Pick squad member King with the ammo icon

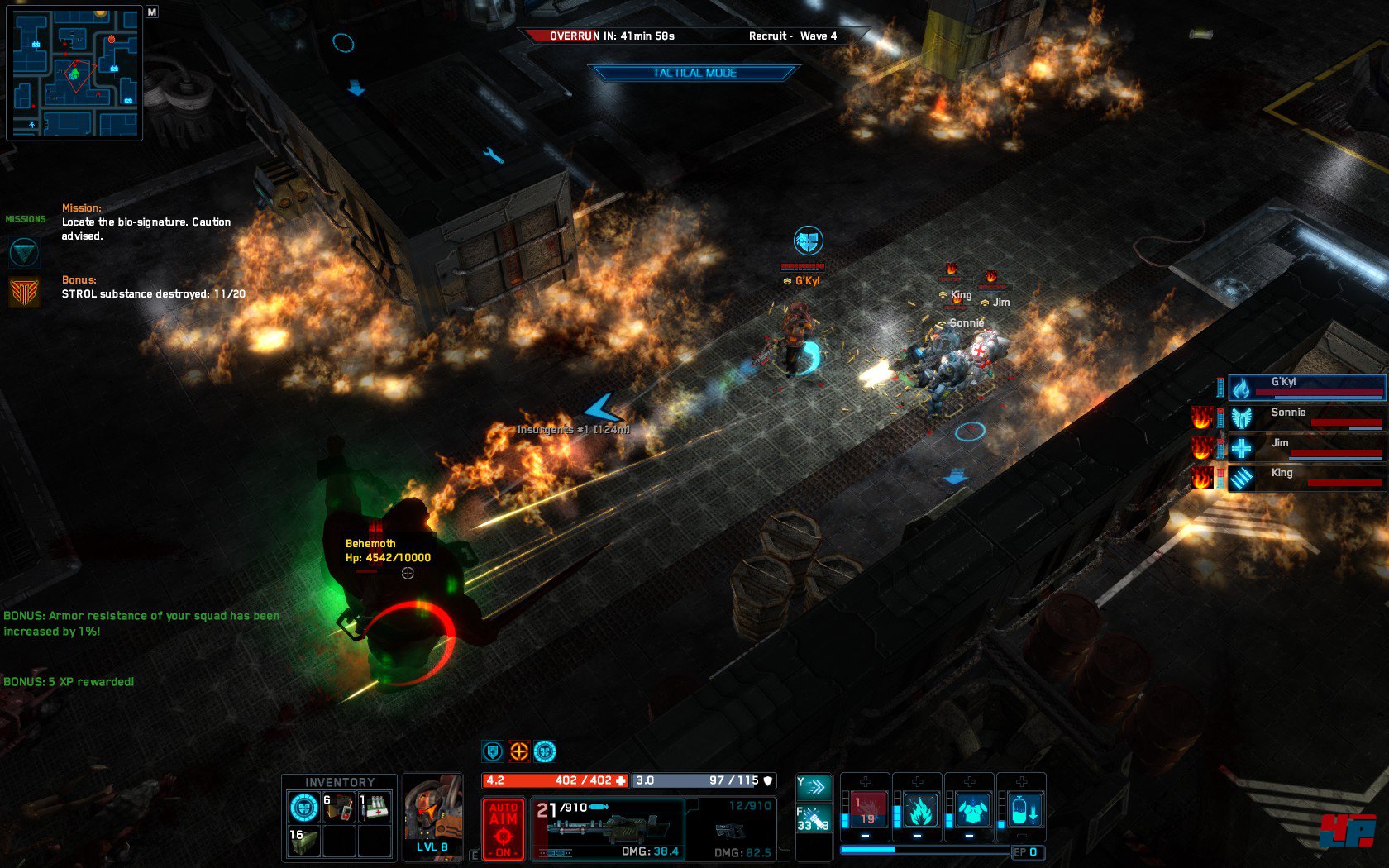(x=1306, y=478)
